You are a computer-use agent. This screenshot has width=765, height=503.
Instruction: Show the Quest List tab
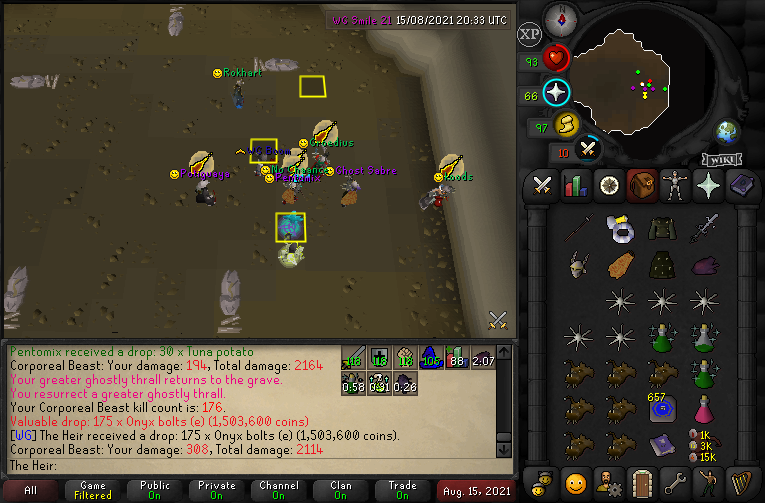(608, 185)
